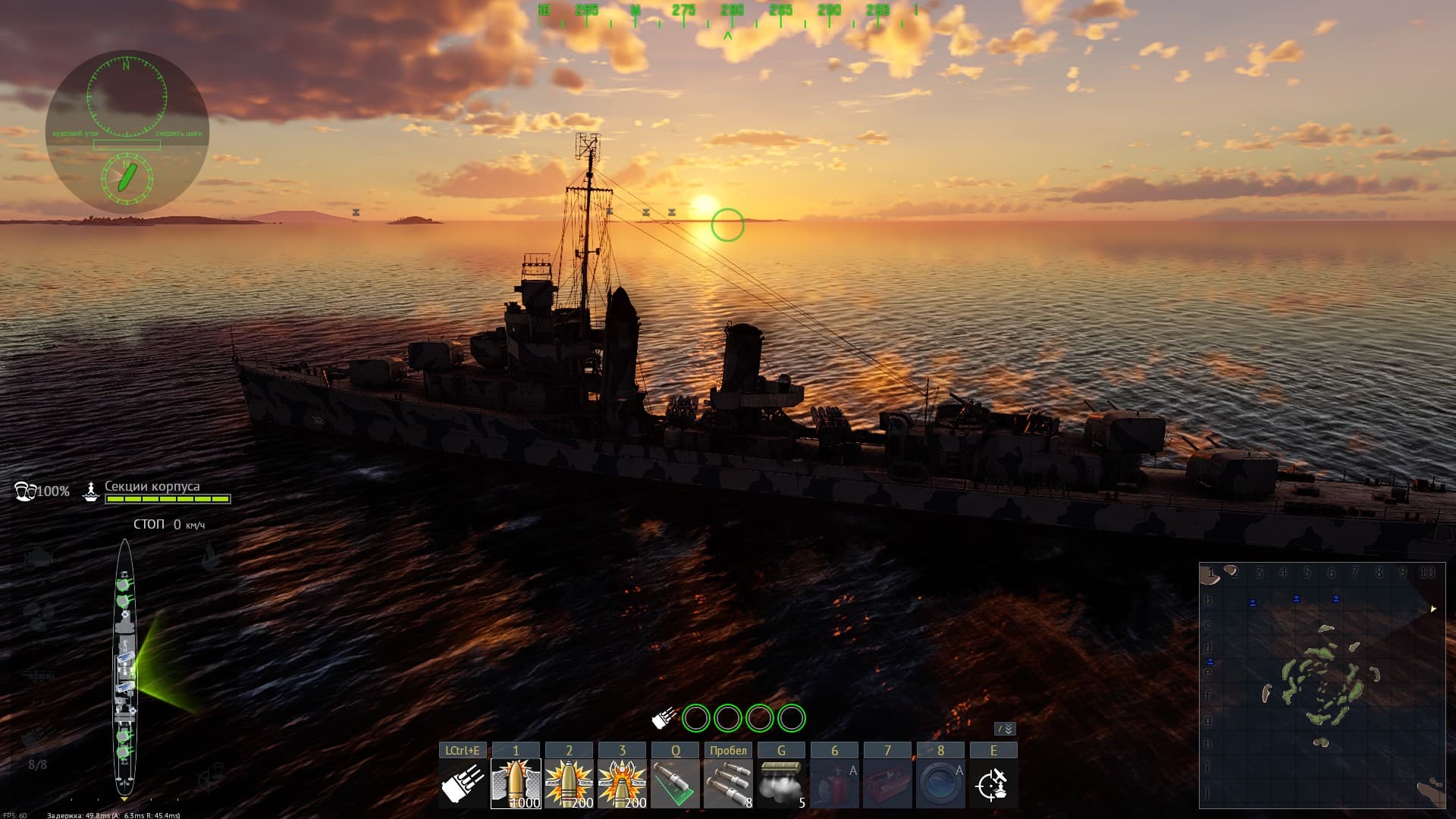Deploy the smoke screen with 5 charges

(x=781, y=784)
